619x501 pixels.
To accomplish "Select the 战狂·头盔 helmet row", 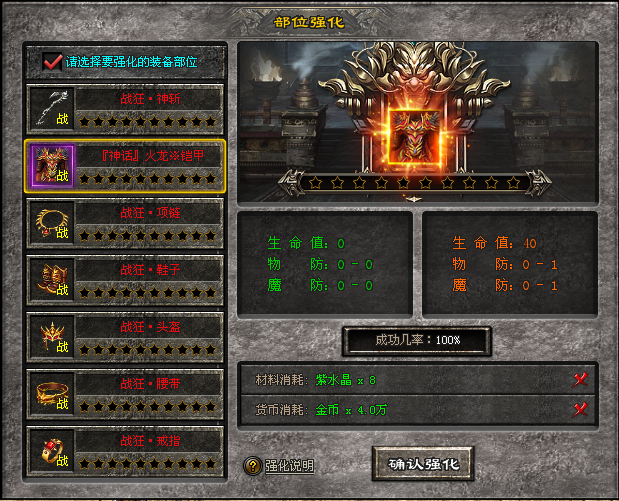I will tap(124, 337).
